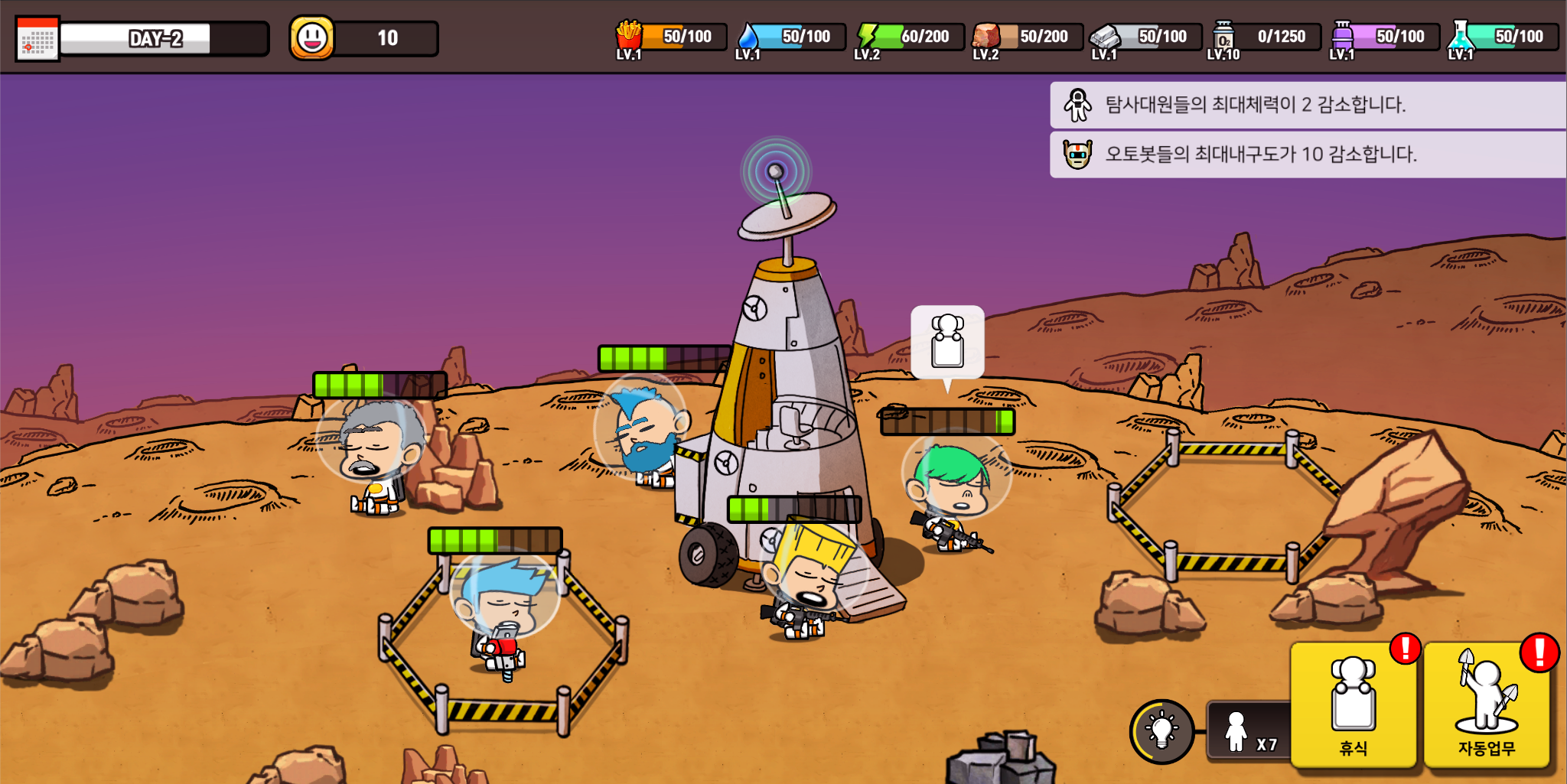Tap the rest speech bubble above crew
Image resolution: width=1567 pixels, height=784 pixels.
tap(947, 343)
